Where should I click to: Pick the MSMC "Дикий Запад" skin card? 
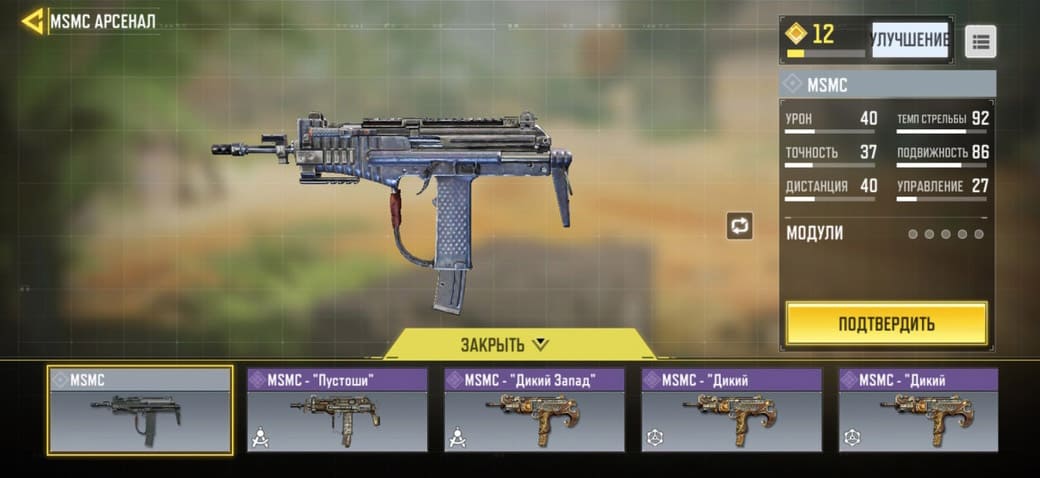click(535, 410)
